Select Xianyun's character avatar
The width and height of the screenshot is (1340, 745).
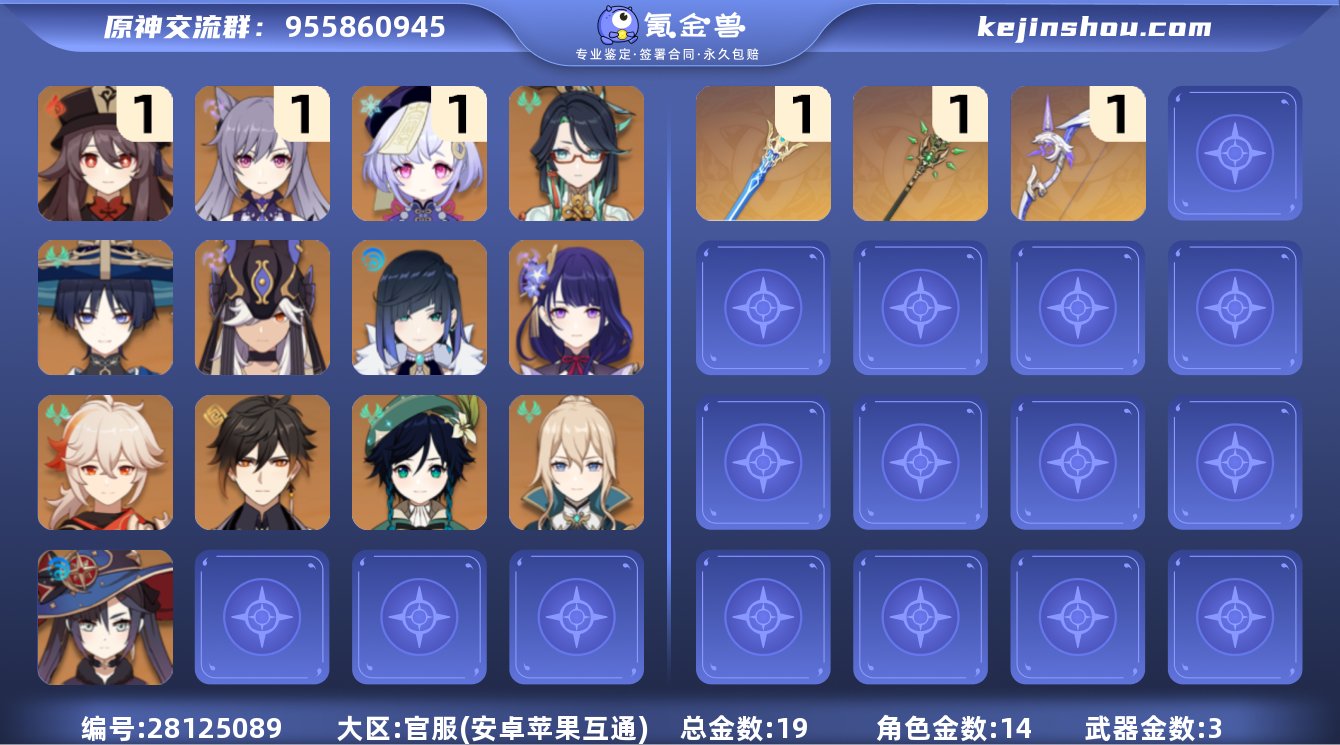tap(576, 154)
